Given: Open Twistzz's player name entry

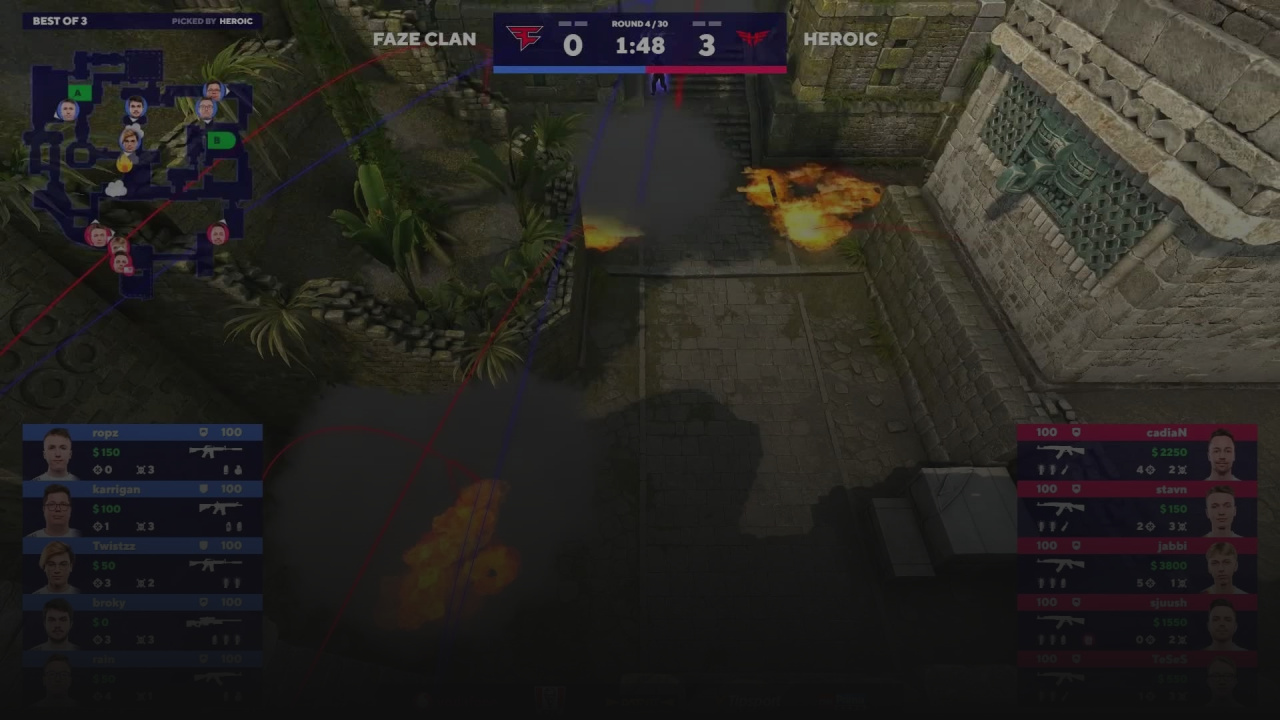Looking at the screenshot, I should click(114, 546).
